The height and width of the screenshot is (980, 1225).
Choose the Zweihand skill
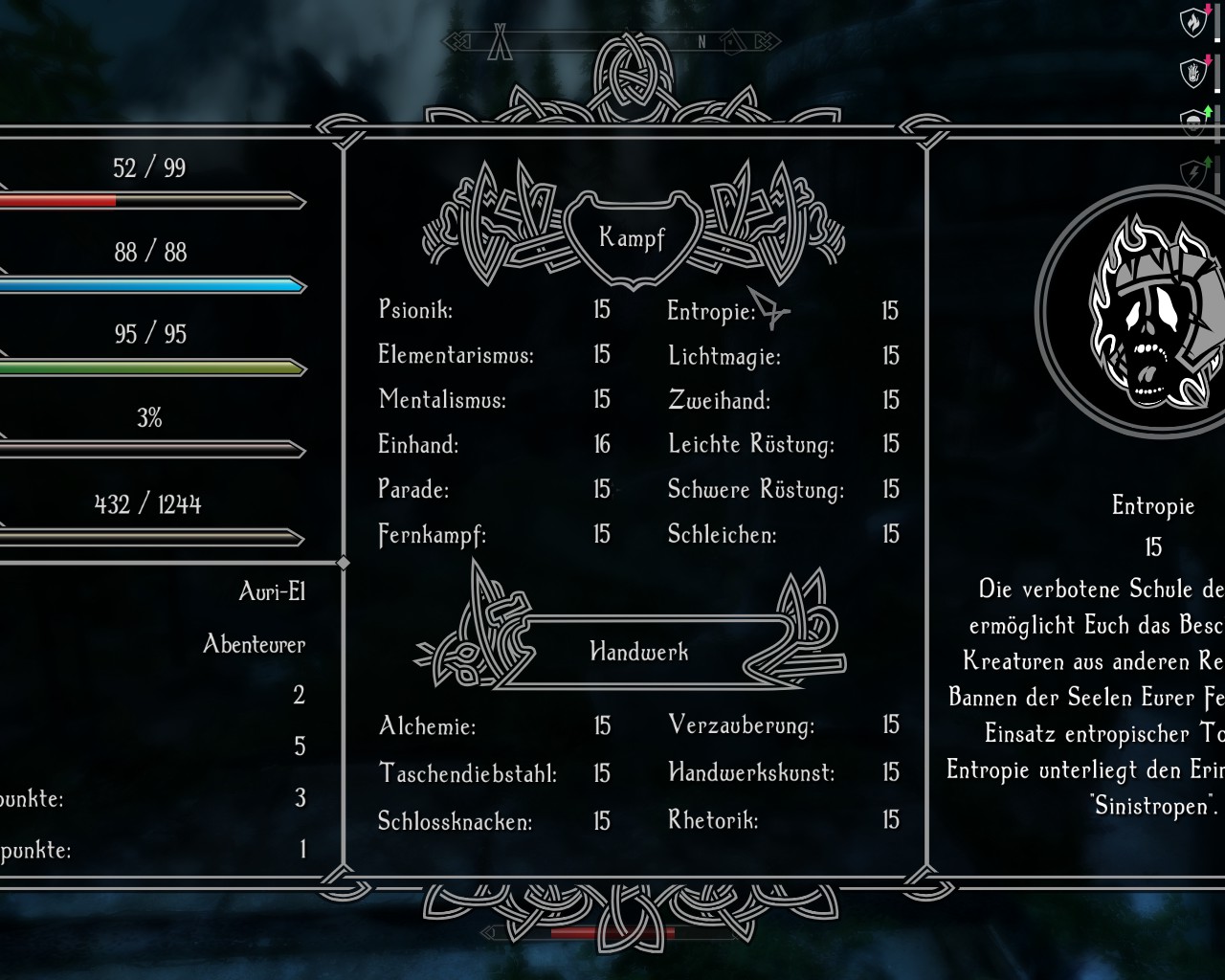click(x=719, y=400)
